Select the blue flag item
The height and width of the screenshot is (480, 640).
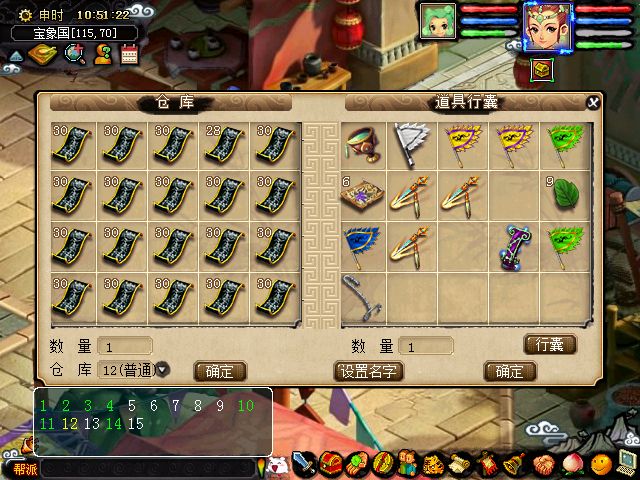click(x=362, y=245)
